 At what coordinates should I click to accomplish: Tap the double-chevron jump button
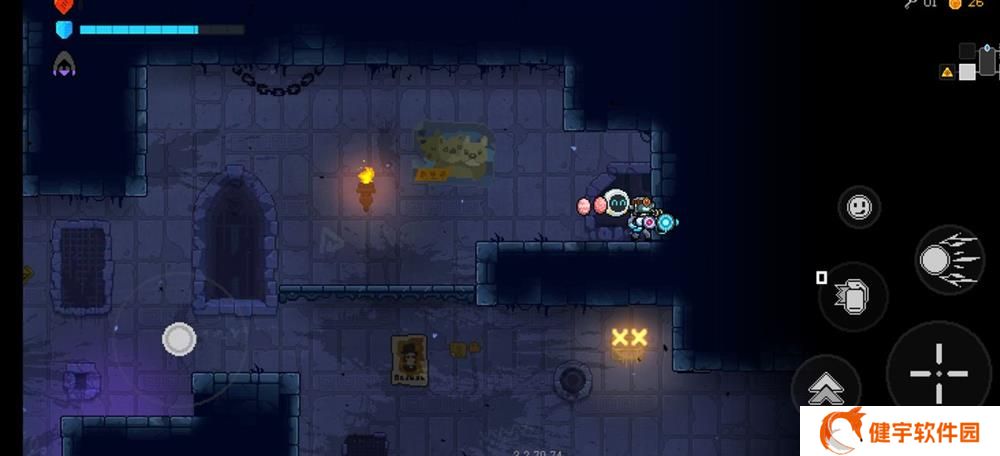pyautogui.click(x=824, y=388)
